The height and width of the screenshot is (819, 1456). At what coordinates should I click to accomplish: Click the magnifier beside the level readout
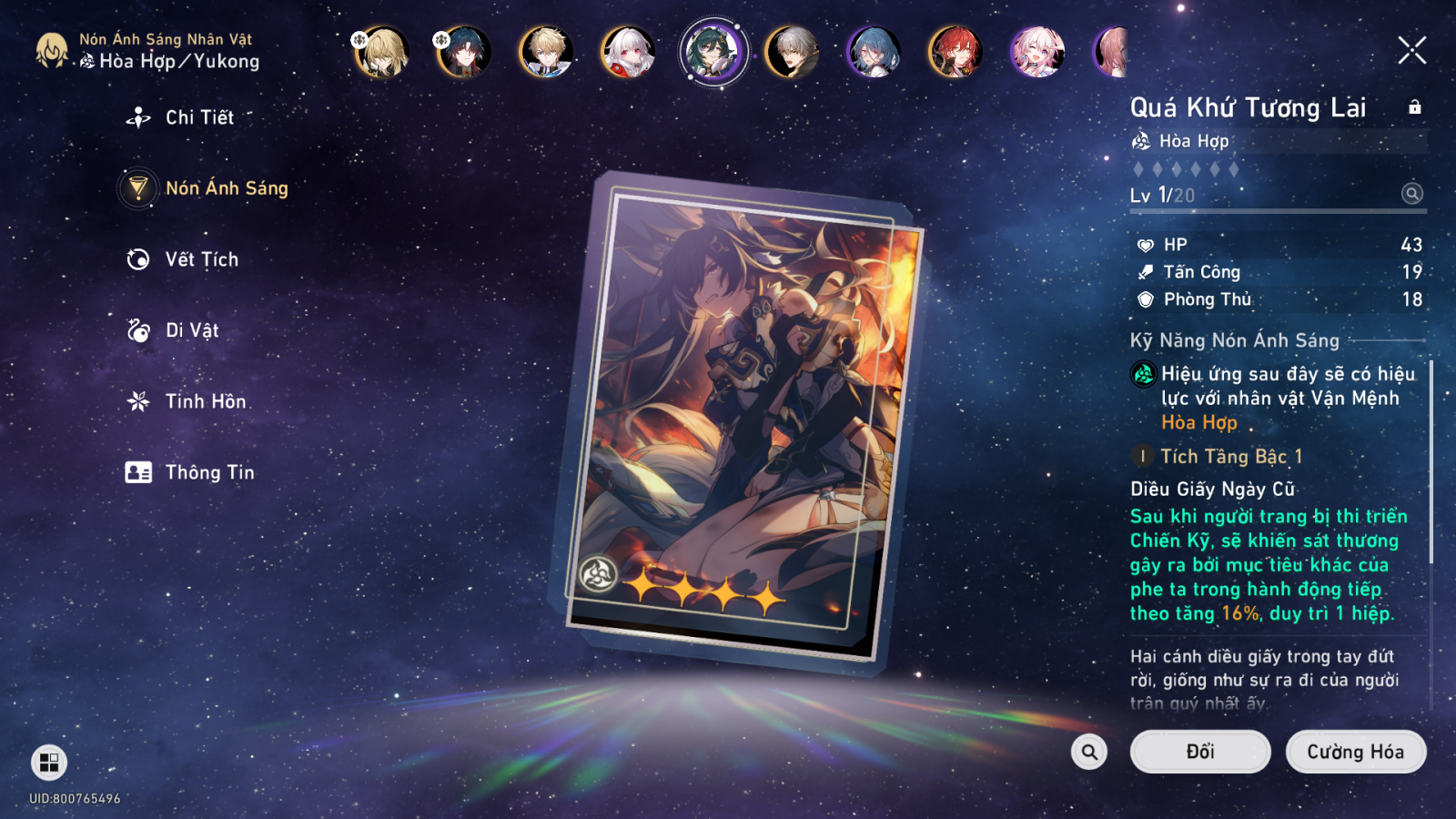[1411, 194]
